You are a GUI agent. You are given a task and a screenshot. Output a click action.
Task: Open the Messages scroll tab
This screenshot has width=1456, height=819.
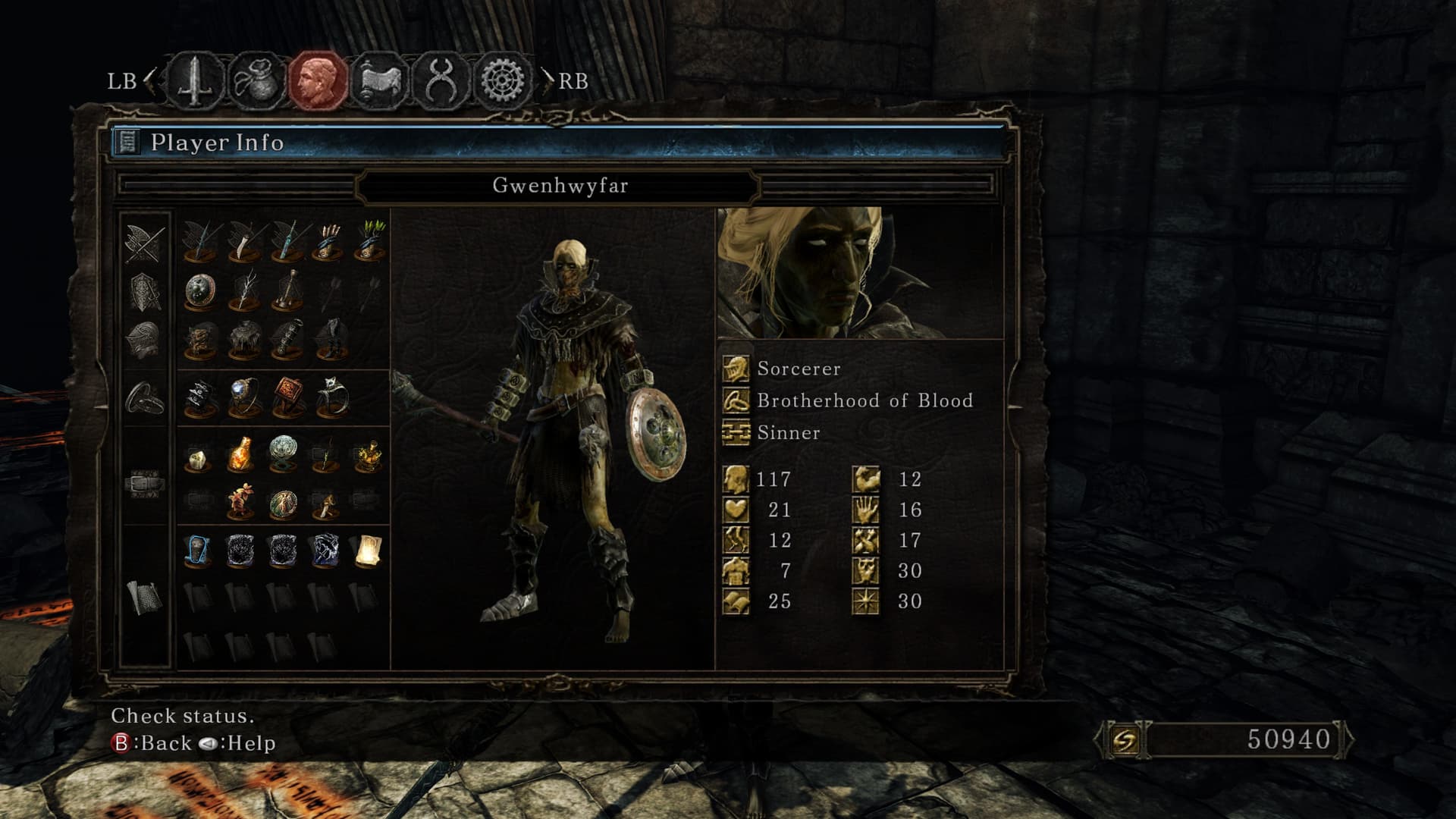pyautogui.click(x=379, y=80)
